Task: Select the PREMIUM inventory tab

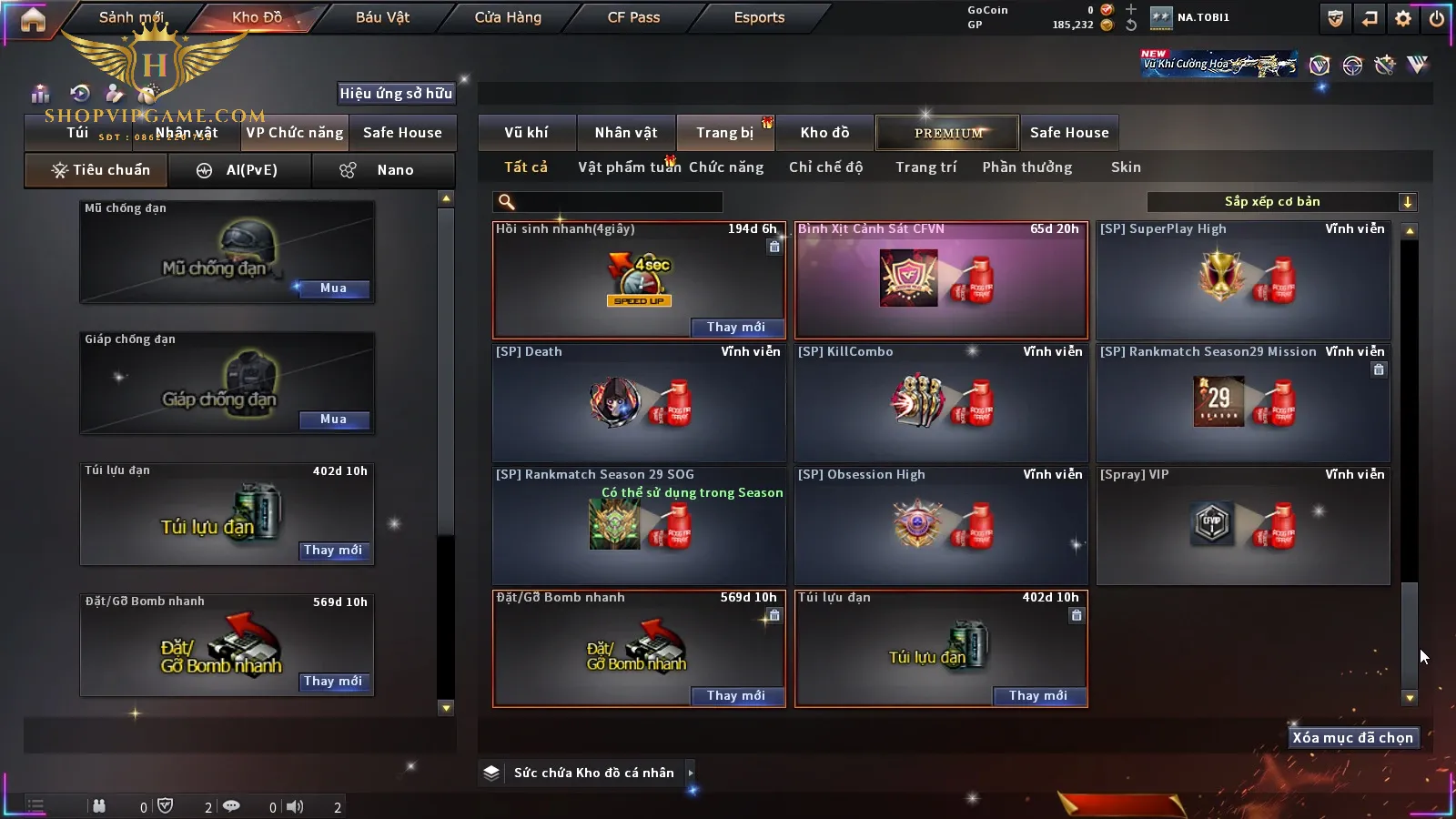Action: (x=947, y=133)
